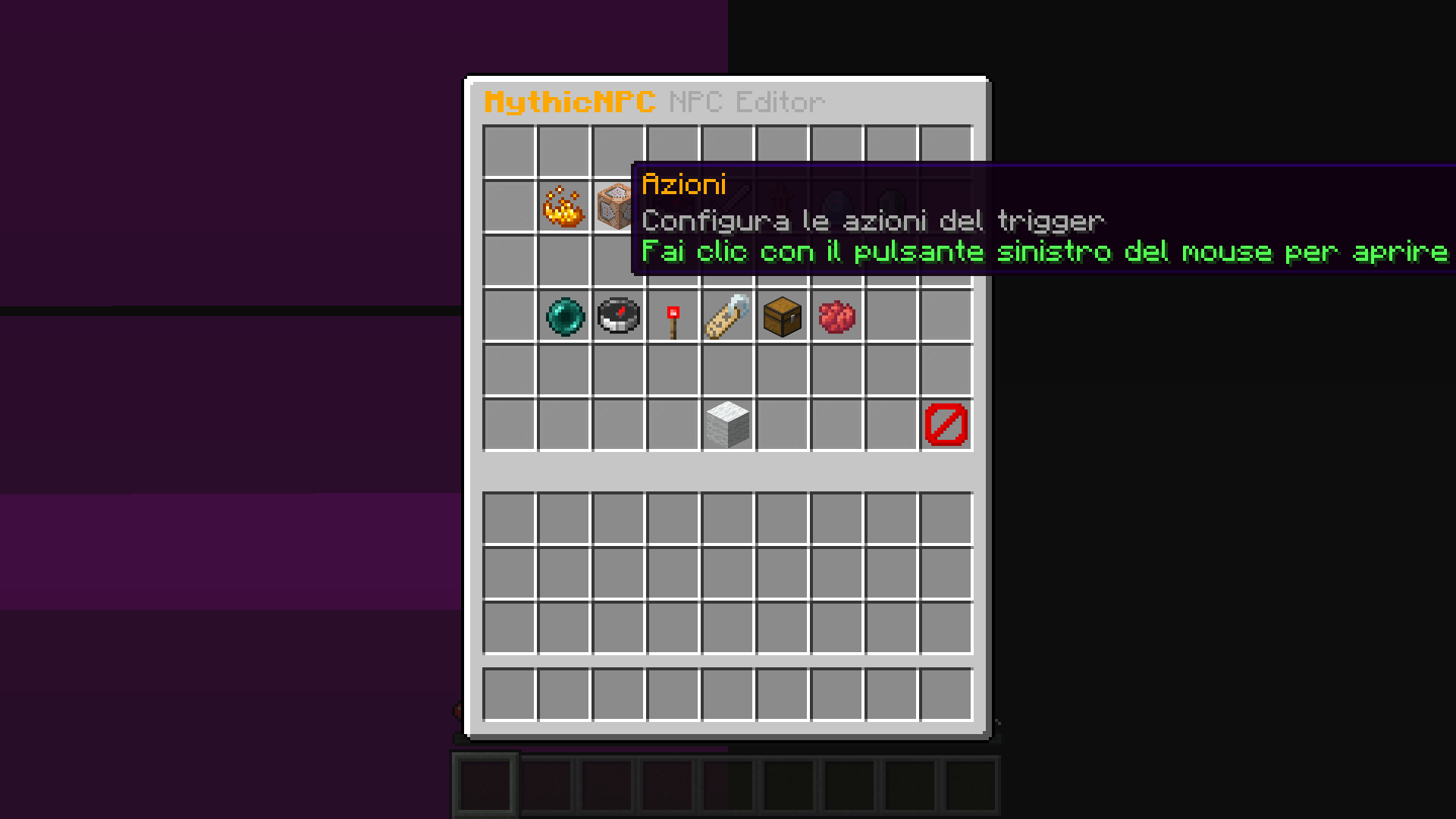Click the redstone dust icon

click(x=837, y=316)
